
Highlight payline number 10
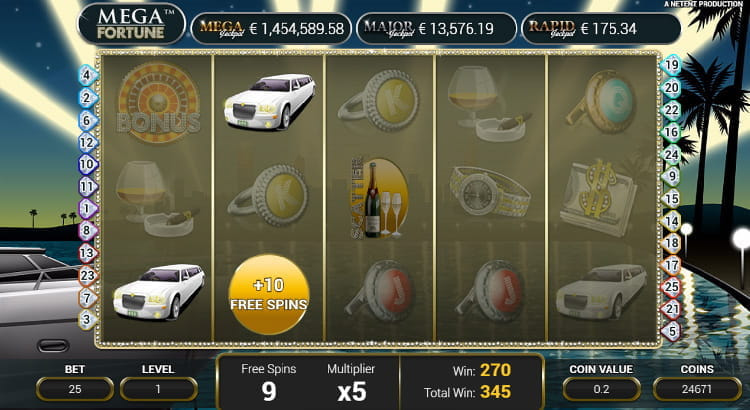click(86, 164)
